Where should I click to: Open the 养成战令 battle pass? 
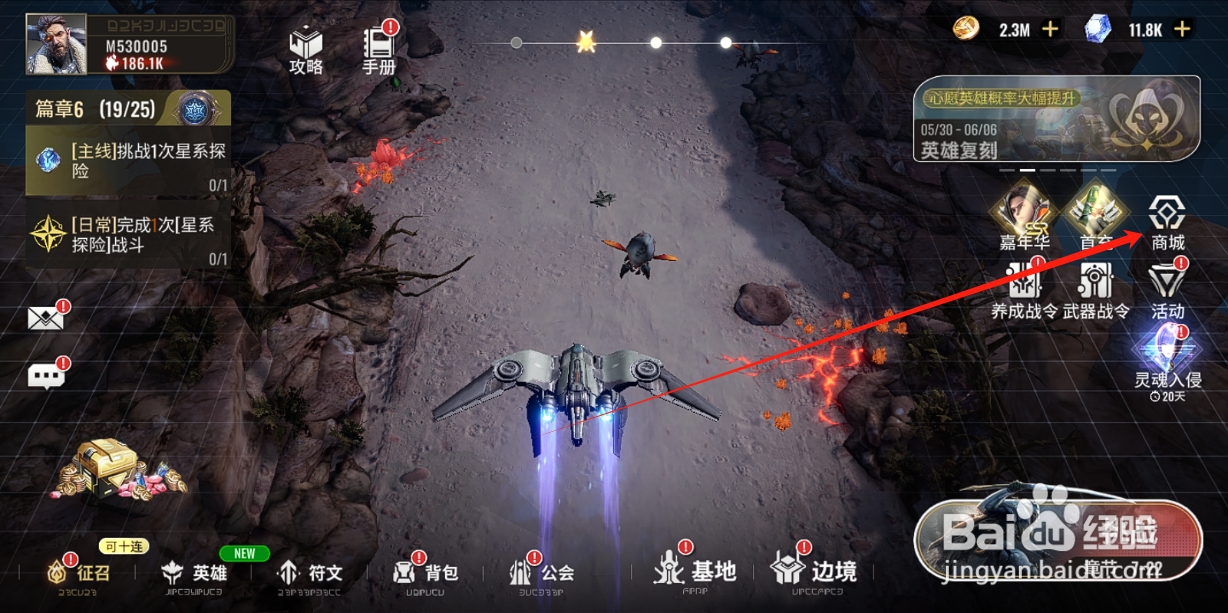pos(1024,290)
